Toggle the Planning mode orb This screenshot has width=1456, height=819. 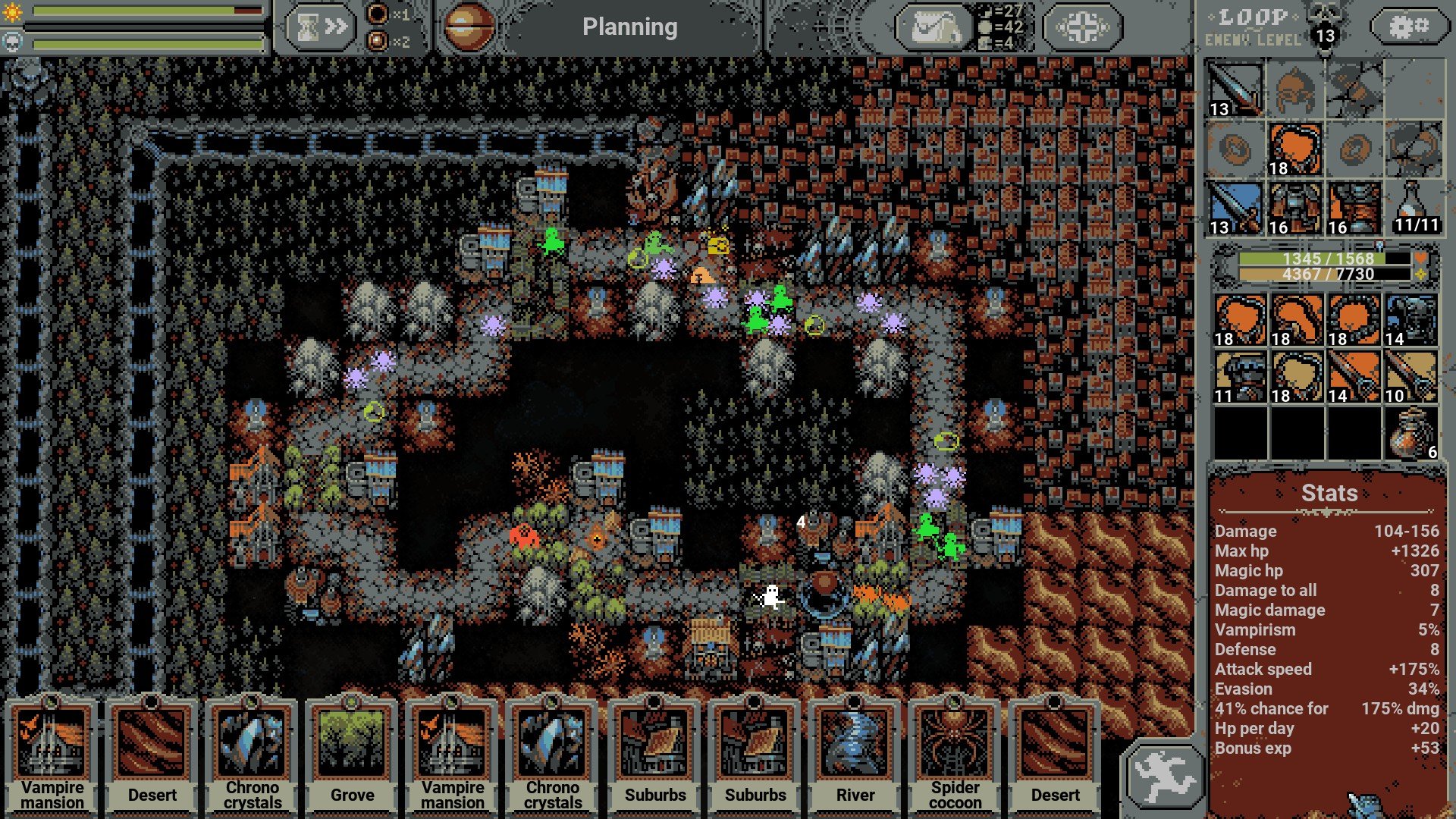pos(468,27)
